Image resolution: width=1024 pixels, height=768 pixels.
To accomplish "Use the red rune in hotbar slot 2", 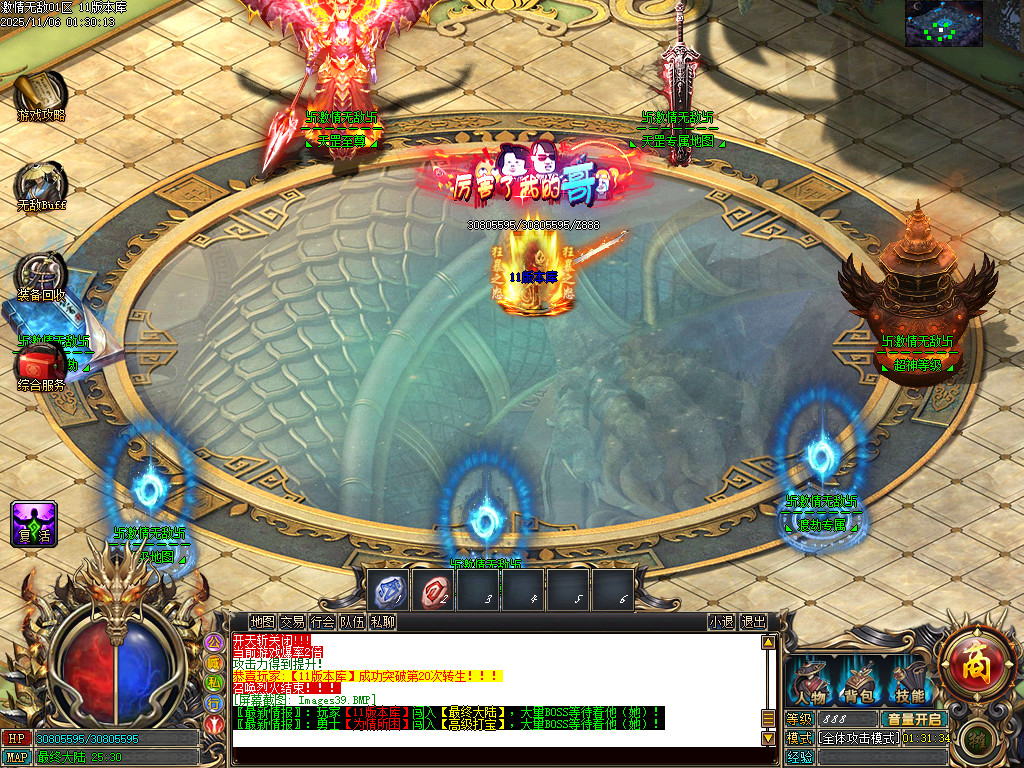I will 434,591.
